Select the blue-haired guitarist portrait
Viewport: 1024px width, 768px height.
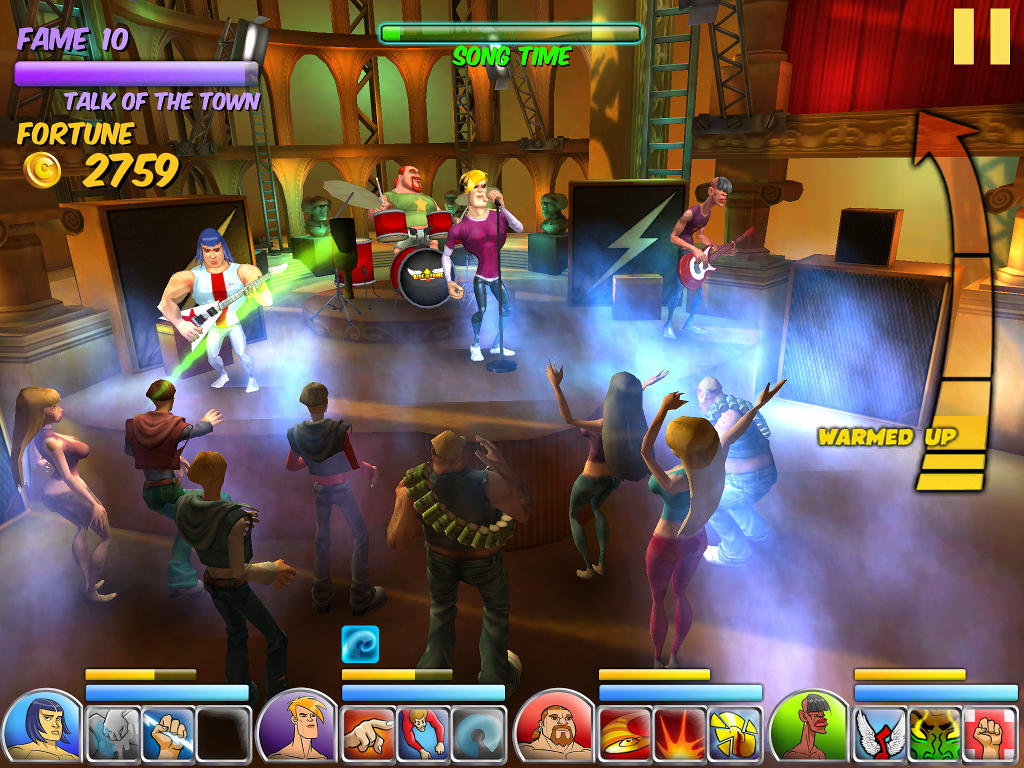[x=42, y=726]
